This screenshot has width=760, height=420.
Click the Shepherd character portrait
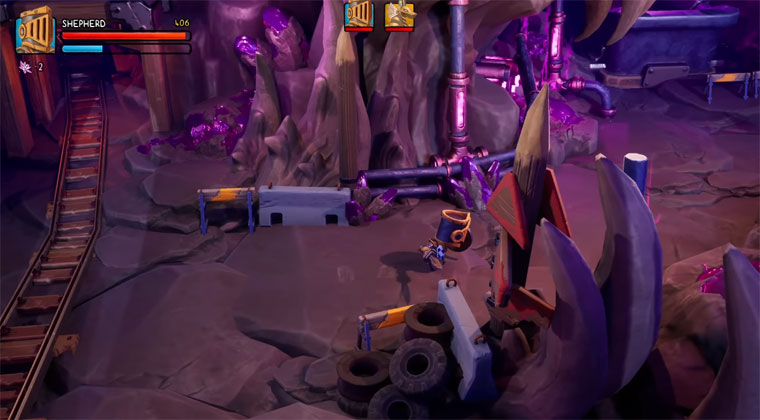pos(34,30)
